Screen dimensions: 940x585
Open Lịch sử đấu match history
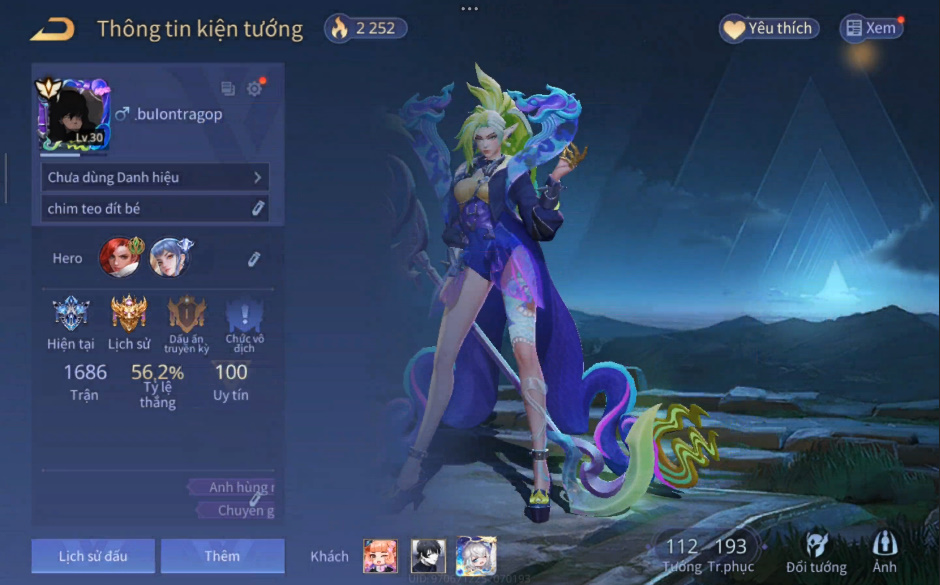tap(93, 556)
